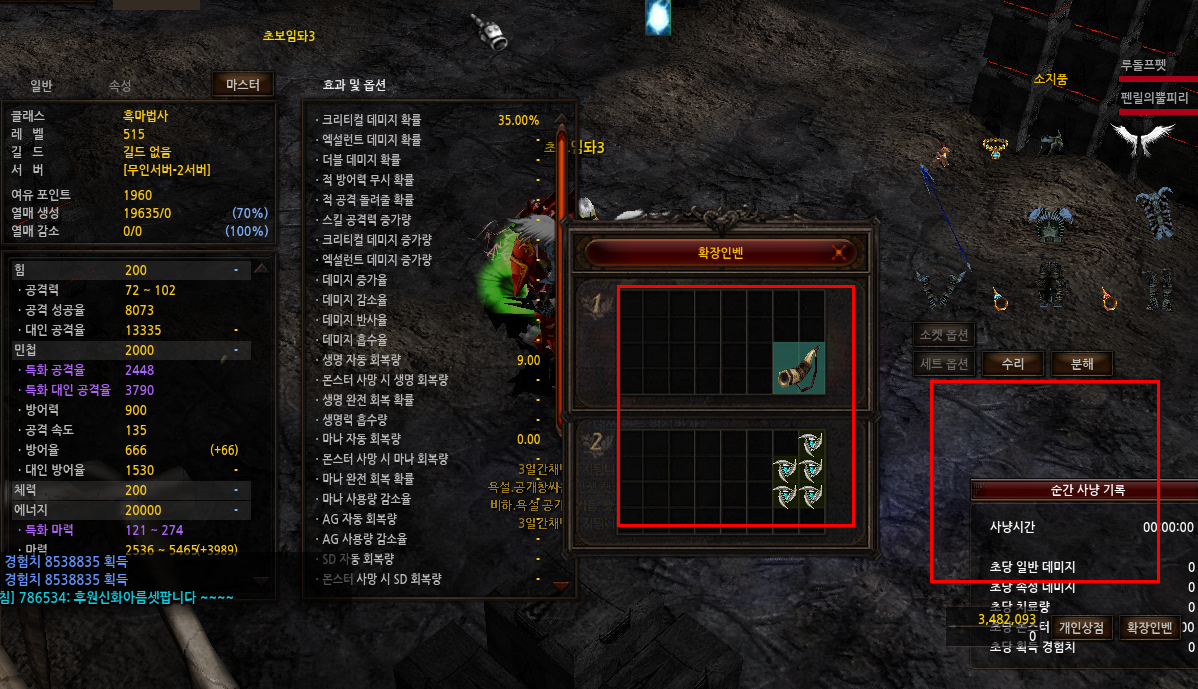View the 세트 옵션 set options

point(946,364)
